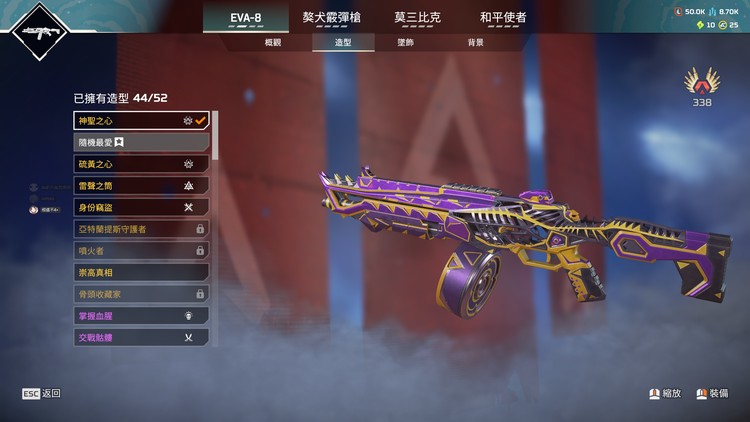The image size is (750, 422).
Task: Select the EVA-8 weapon tab
Action: point(245,17)
